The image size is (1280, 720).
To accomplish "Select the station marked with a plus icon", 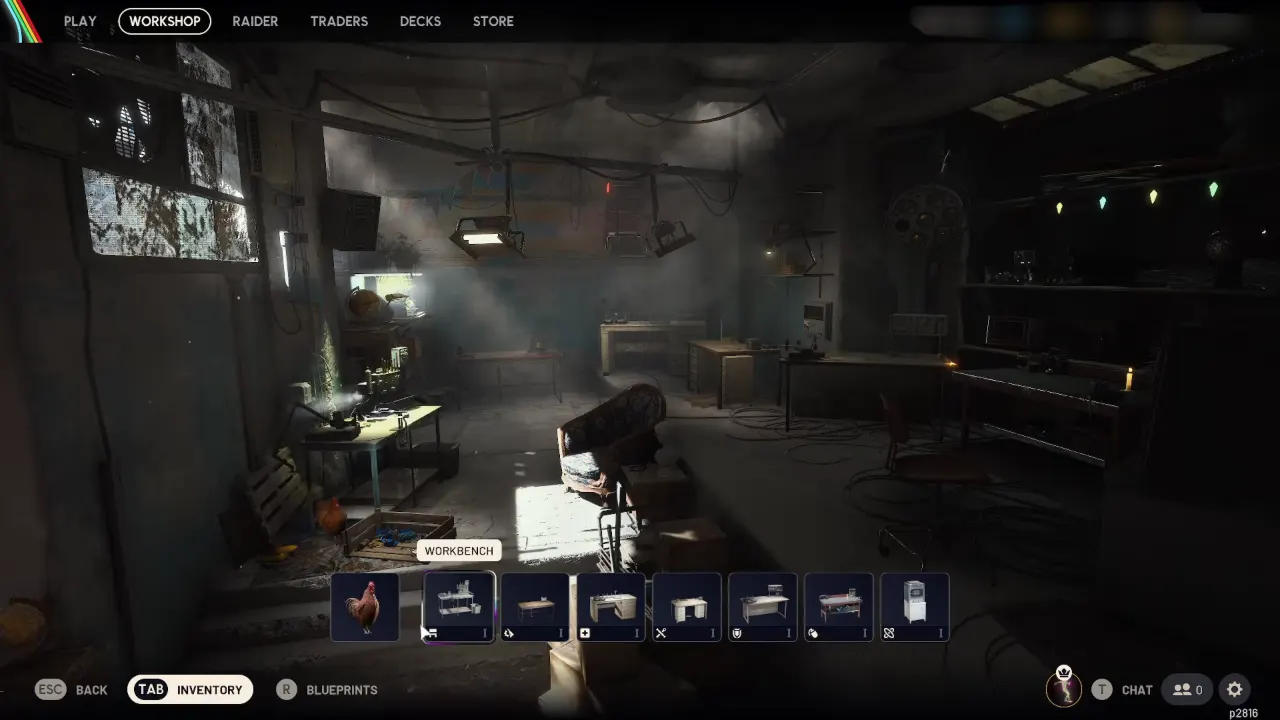I will click(610, 605).
